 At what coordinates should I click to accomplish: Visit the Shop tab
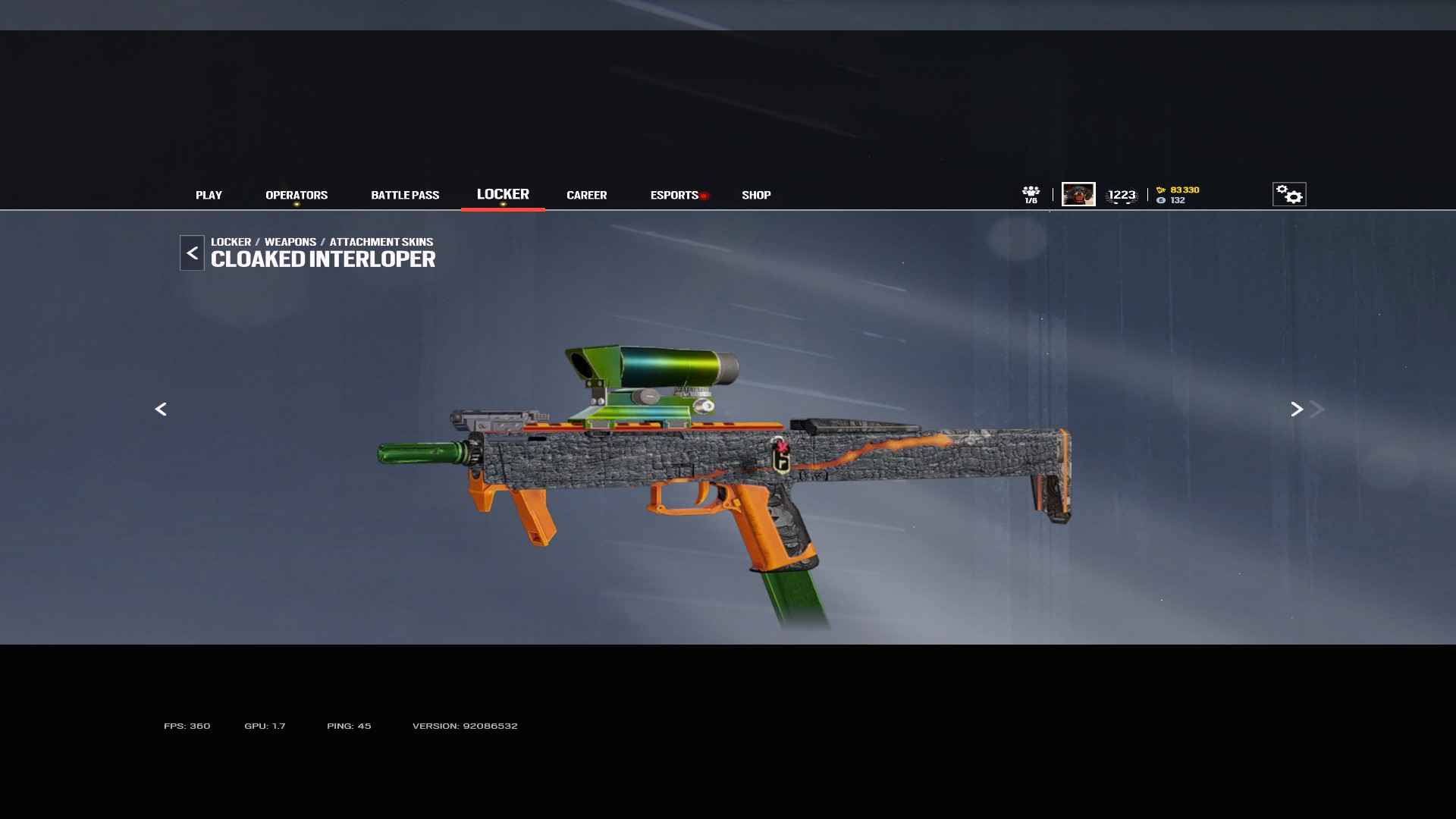coord(756,195)
